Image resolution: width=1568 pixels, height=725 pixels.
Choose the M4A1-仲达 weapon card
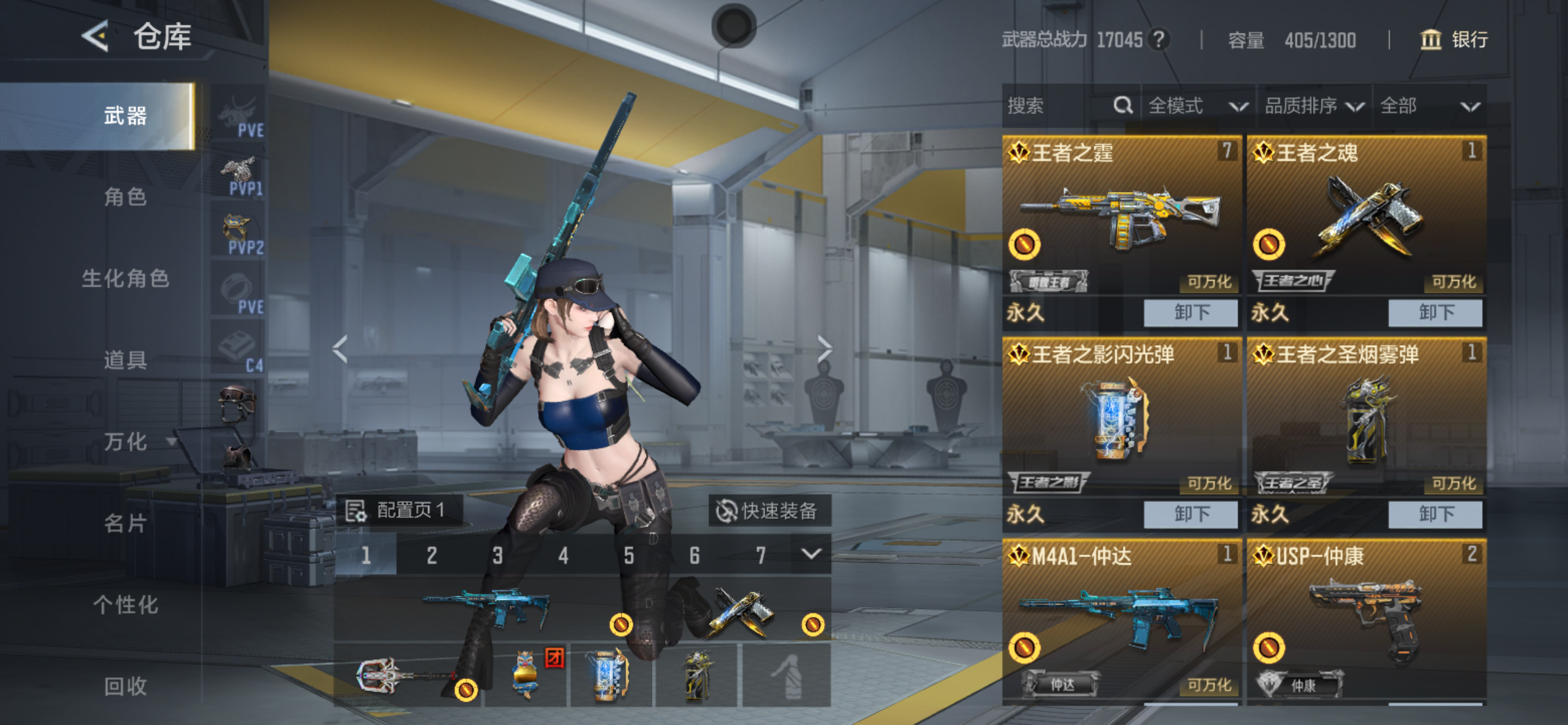(x=1121, y=620)
